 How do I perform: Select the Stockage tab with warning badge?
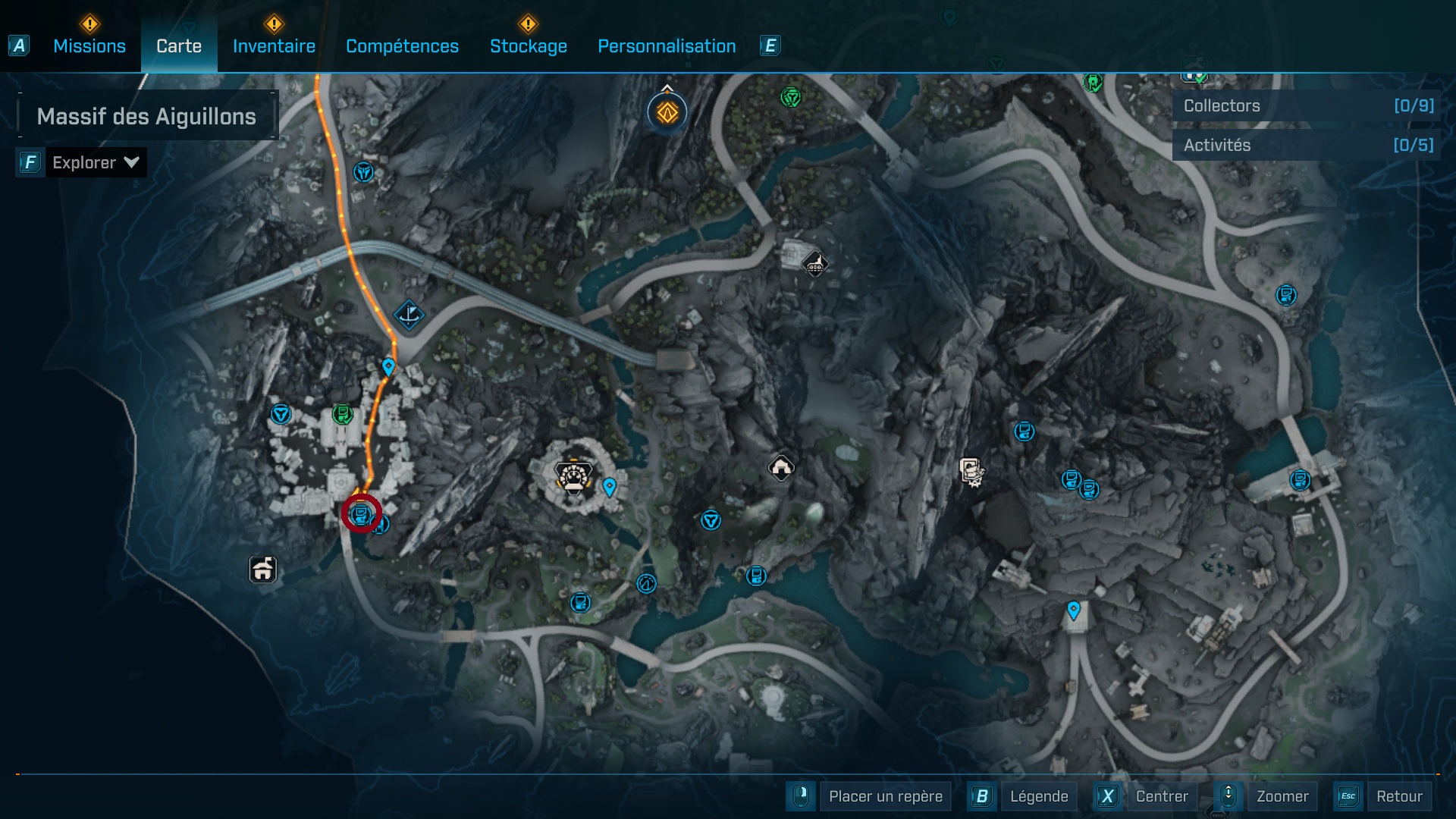coord(529,46)
